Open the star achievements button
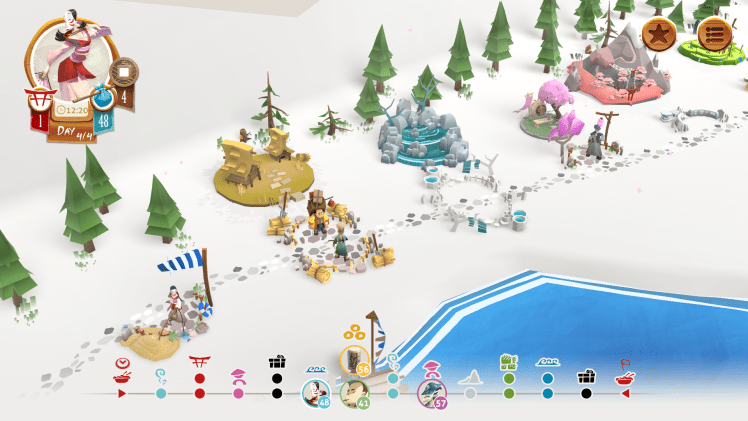Screen dimensions: 748x421 point(659,35)
